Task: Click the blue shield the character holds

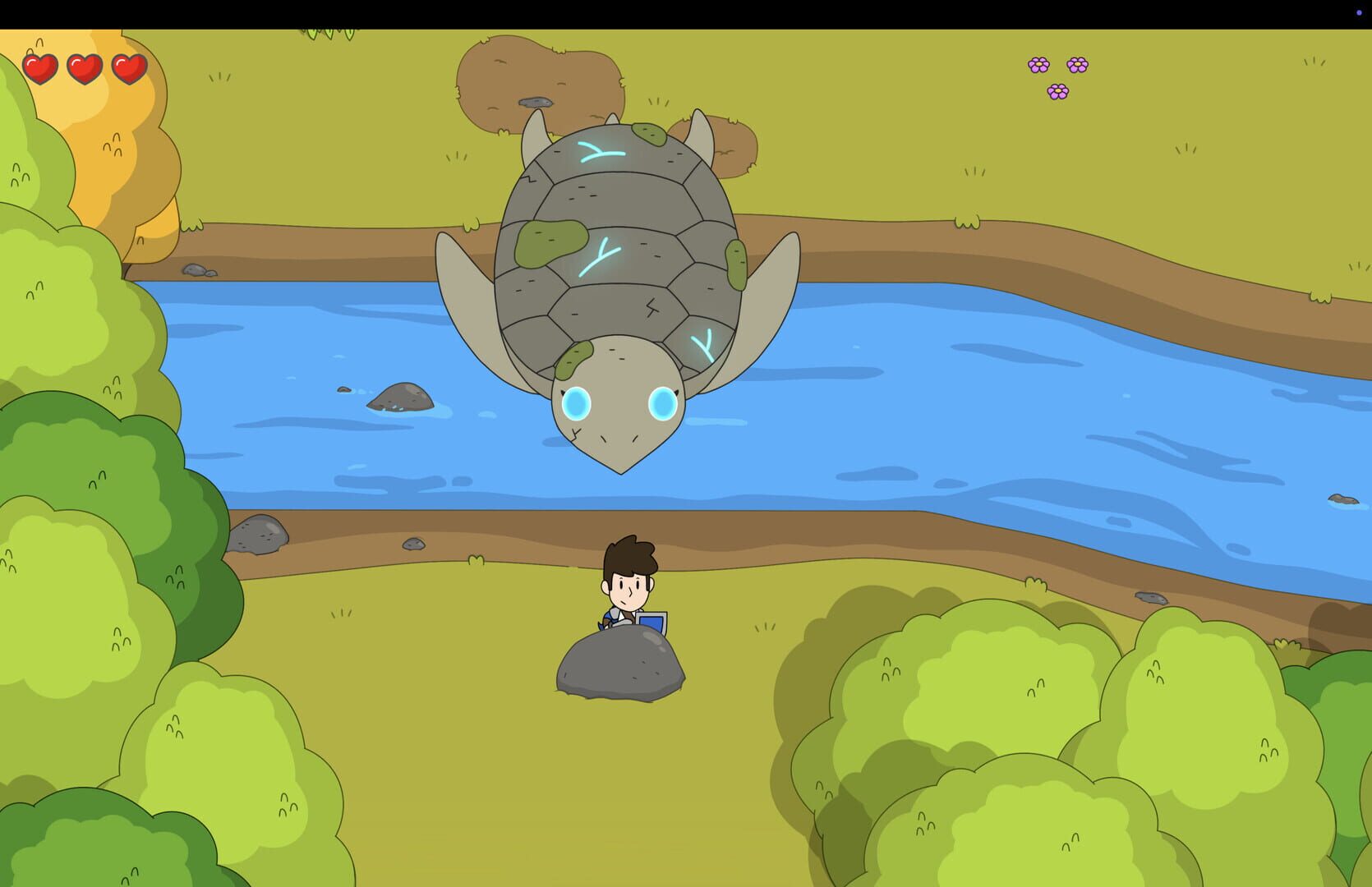Action: click(651, 623)
